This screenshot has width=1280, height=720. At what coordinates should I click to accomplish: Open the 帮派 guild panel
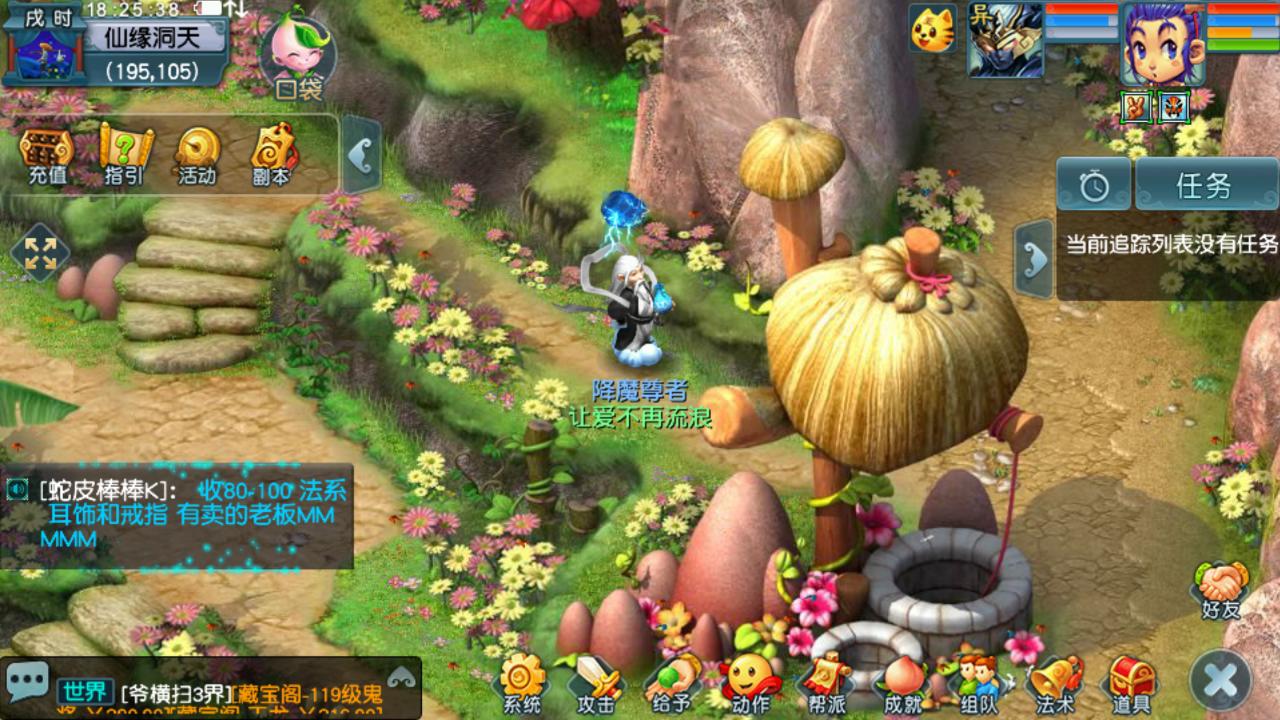pos(827,683)
